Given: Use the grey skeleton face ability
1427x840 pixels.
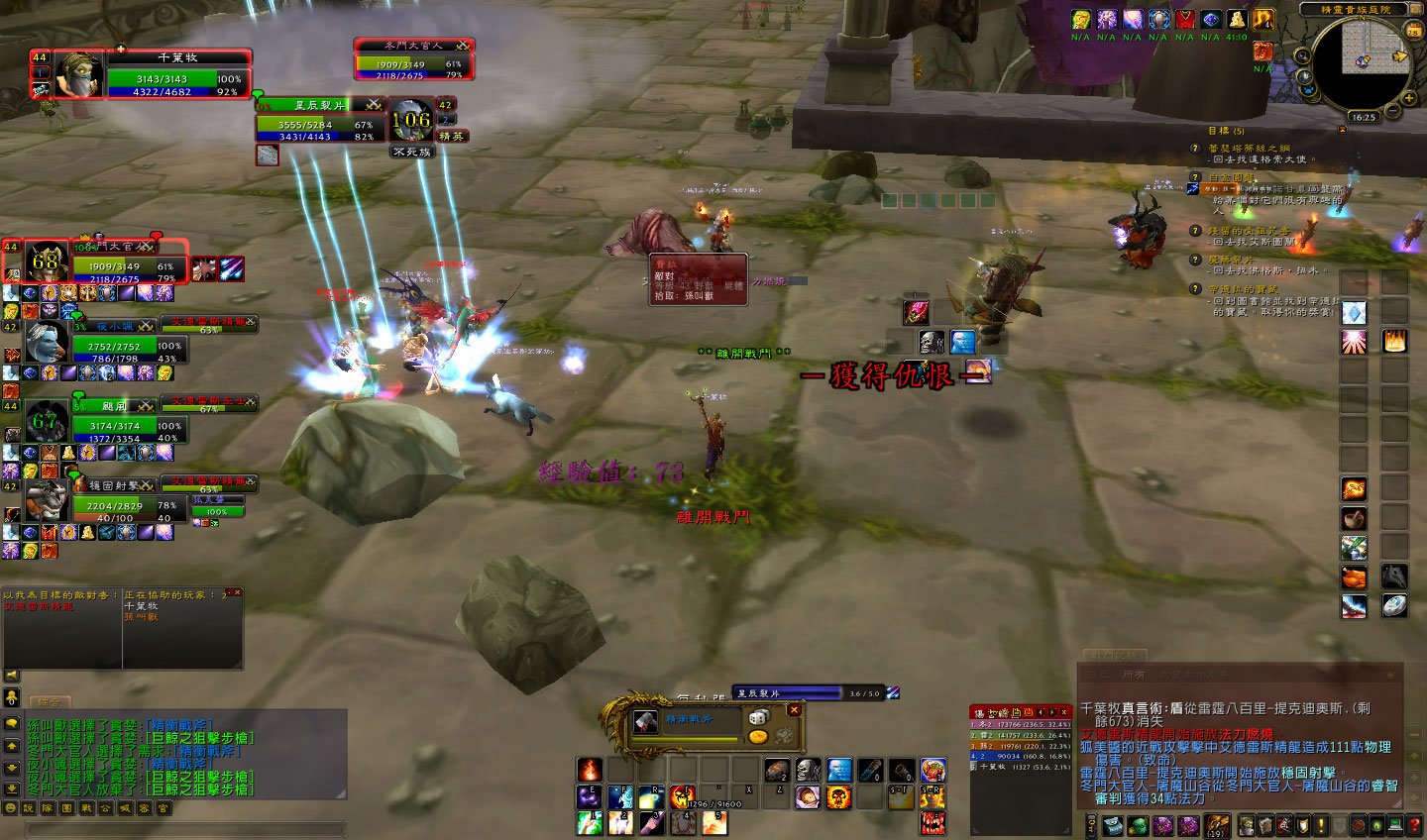Looking at the screenshot, I should pyautogui.click(x=809, y=770).
